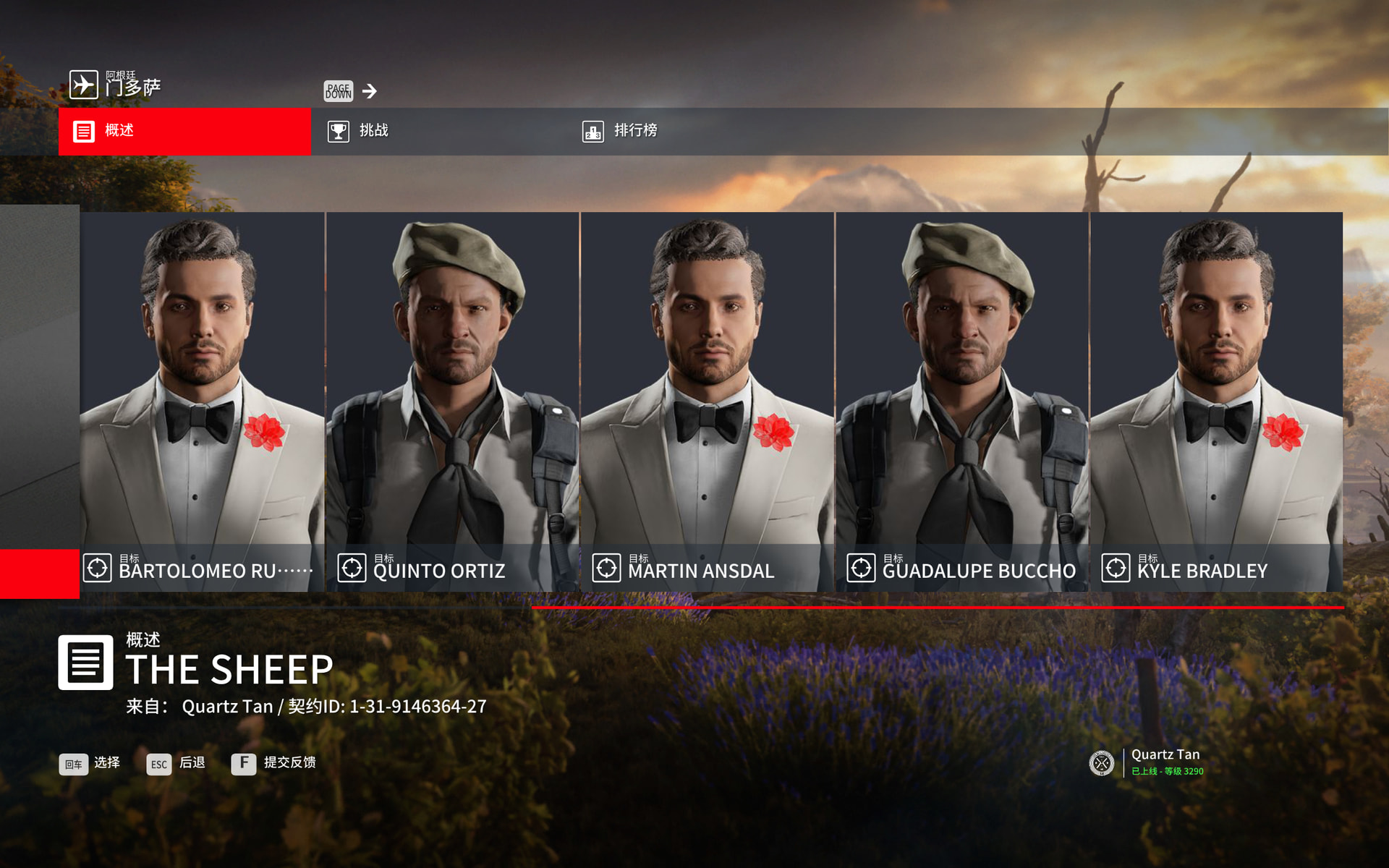Switch to the 概述 overview tab
1389x868 pixels.
184,131
